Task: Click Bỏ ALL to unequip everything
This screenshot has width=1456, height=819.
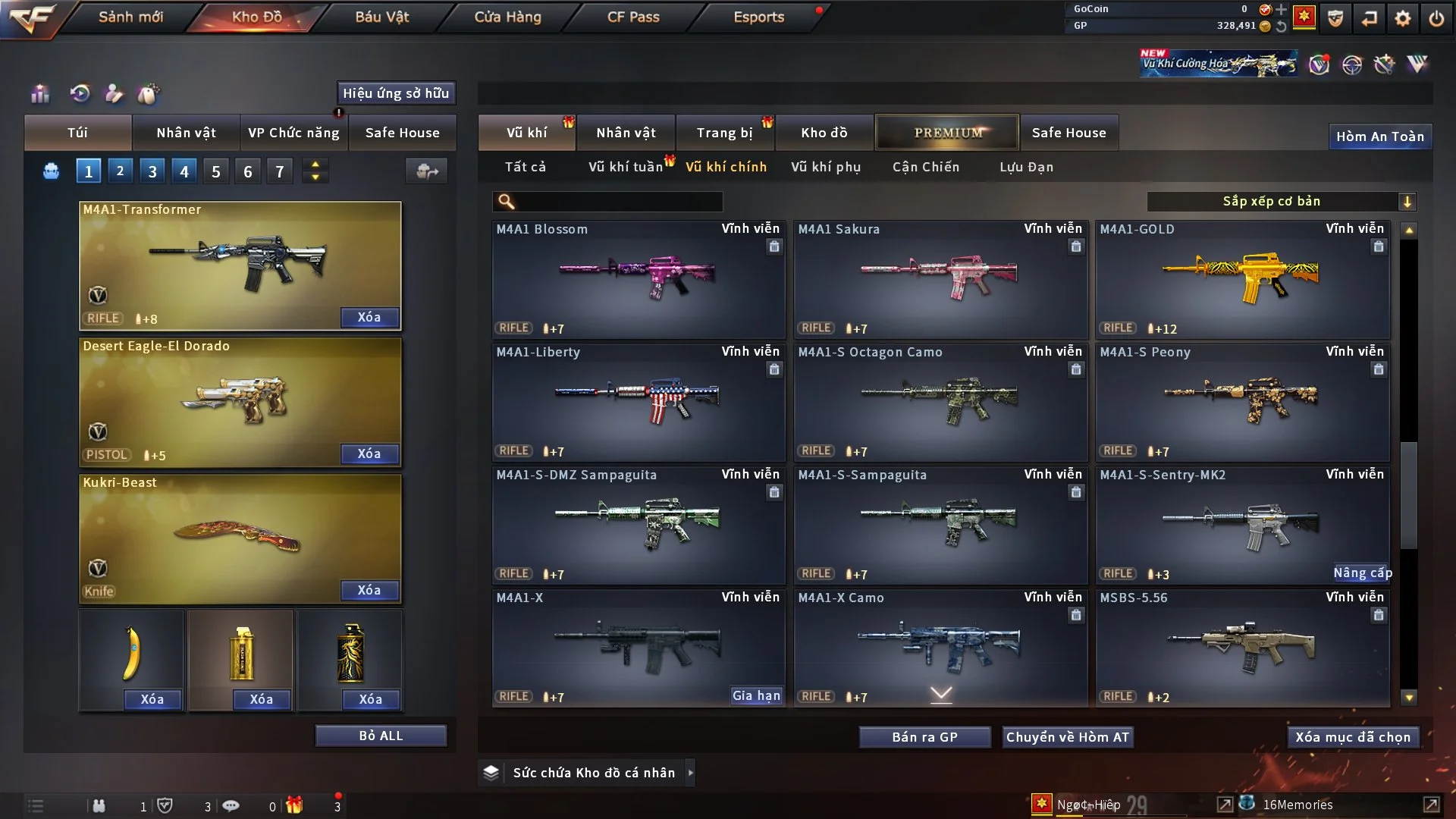Action: (381, 736)
